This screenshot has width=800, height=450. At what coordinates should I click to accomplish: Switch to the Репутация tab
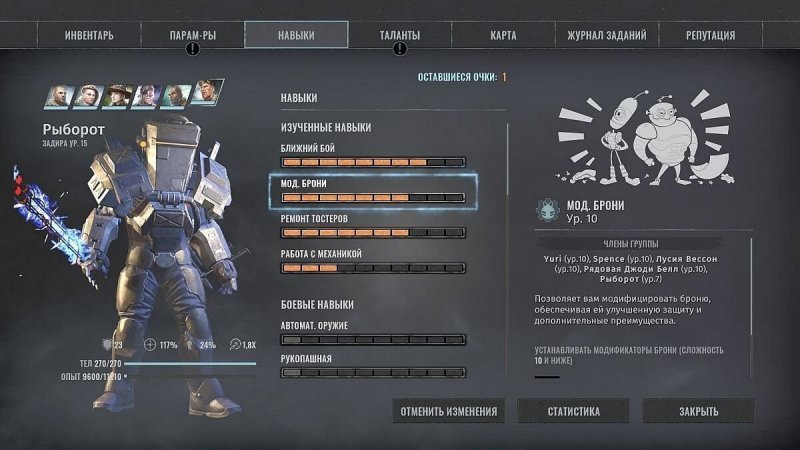click(x=711, y=35)
